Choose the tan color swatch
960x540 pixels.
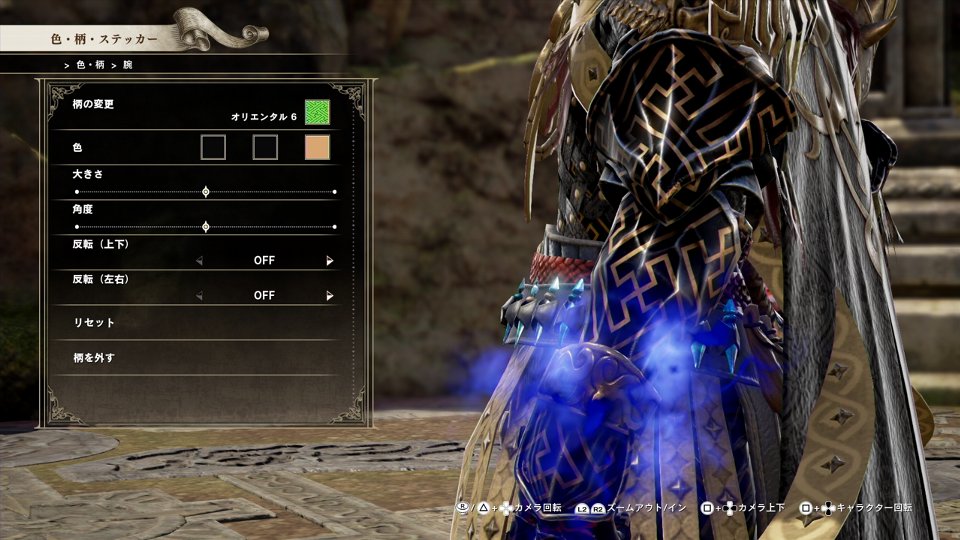(x=317, y=148)
